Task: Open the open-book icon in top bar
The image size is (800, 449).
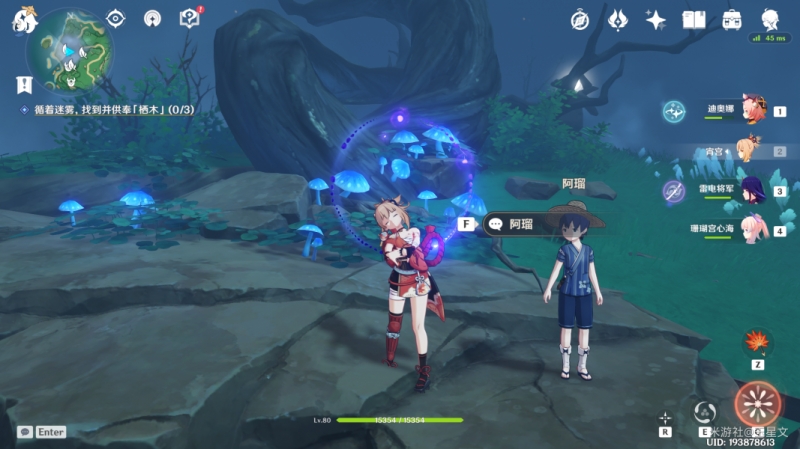Action: tap(694, 19)
